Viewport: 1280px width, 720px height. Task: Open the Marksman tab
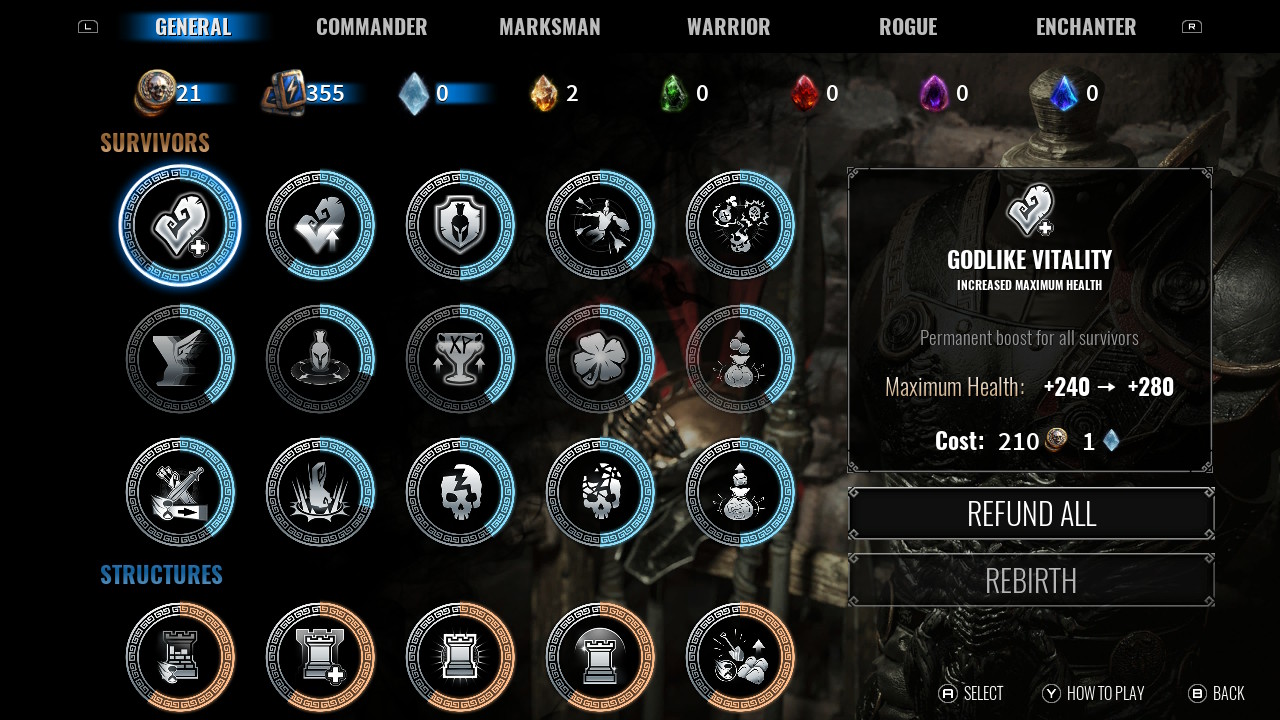549,27
